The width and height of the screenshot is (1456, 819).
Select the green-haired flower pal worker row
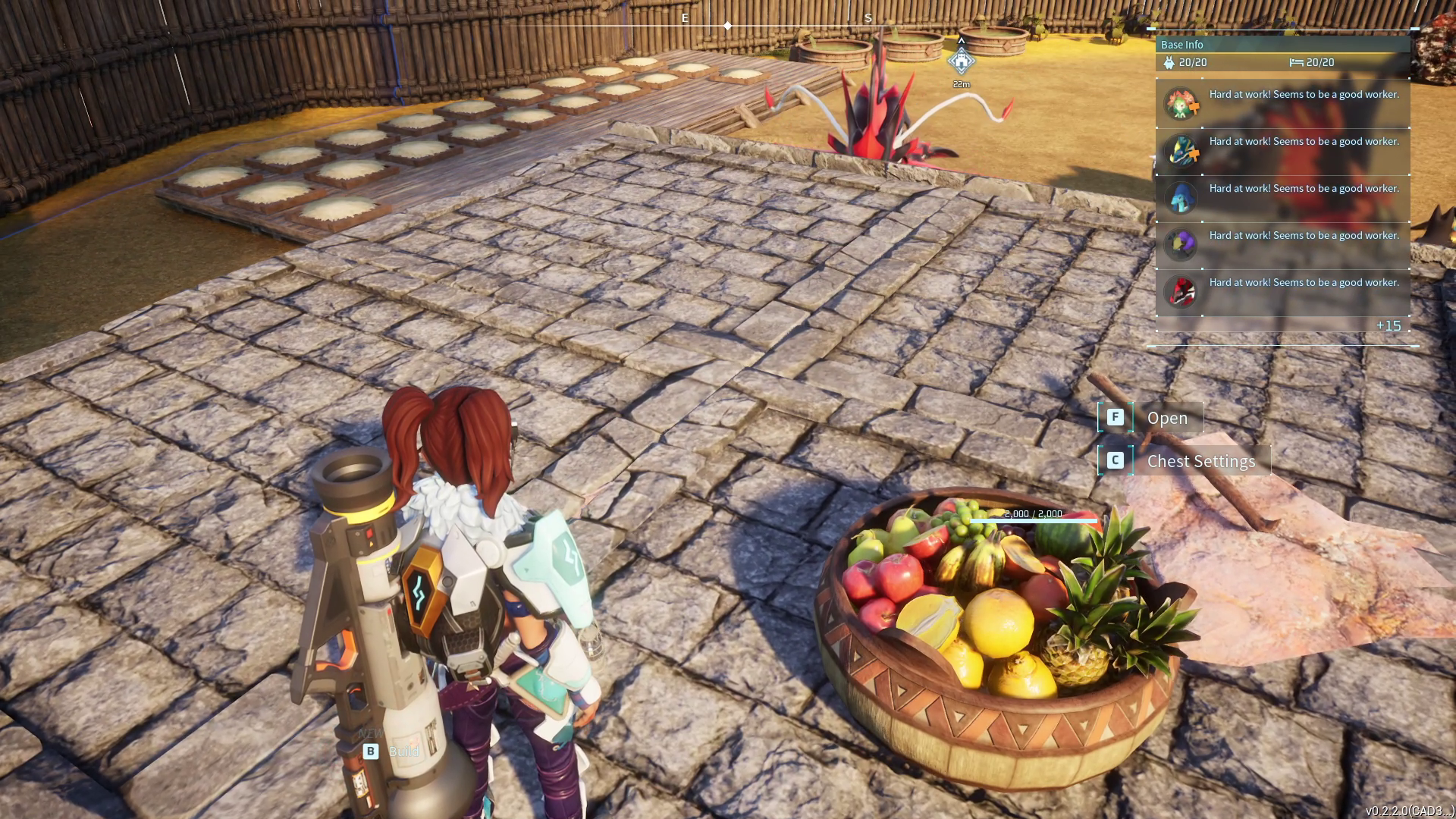point(1282,104)
